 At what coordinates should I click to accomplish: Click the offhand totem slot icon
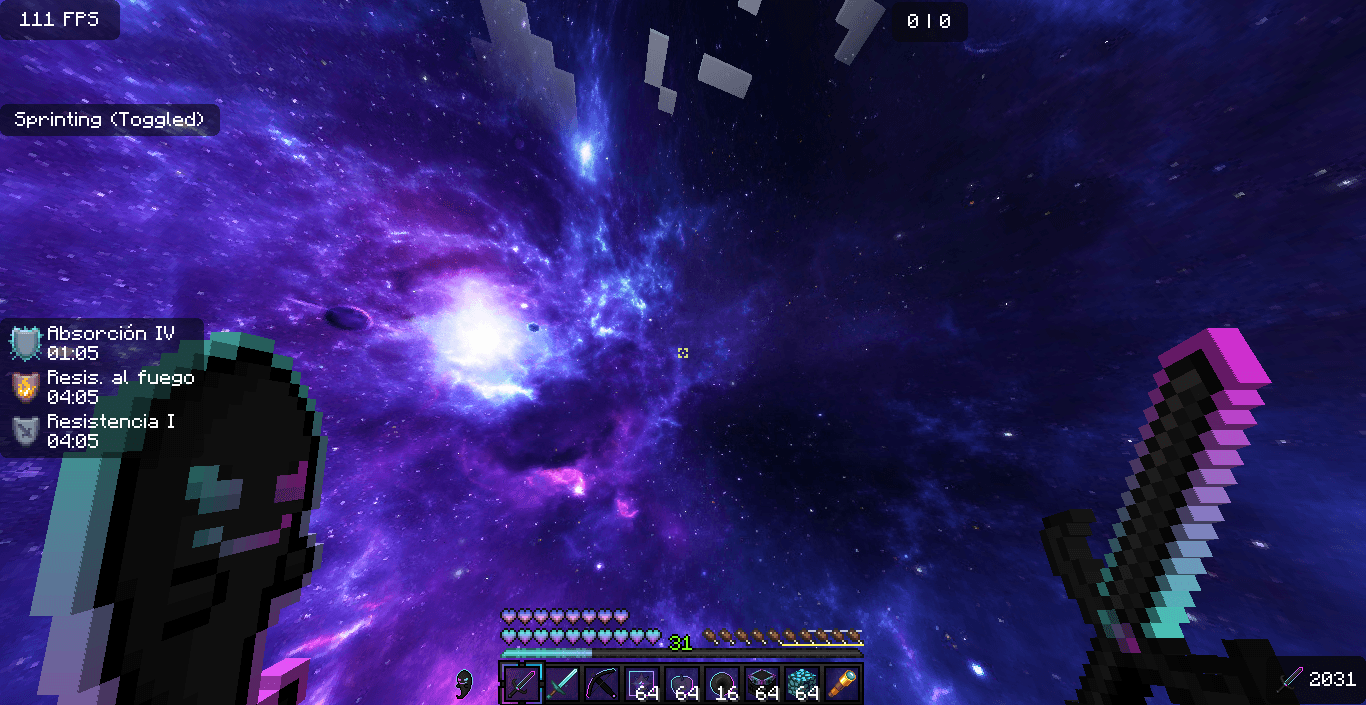coord(464,684)
